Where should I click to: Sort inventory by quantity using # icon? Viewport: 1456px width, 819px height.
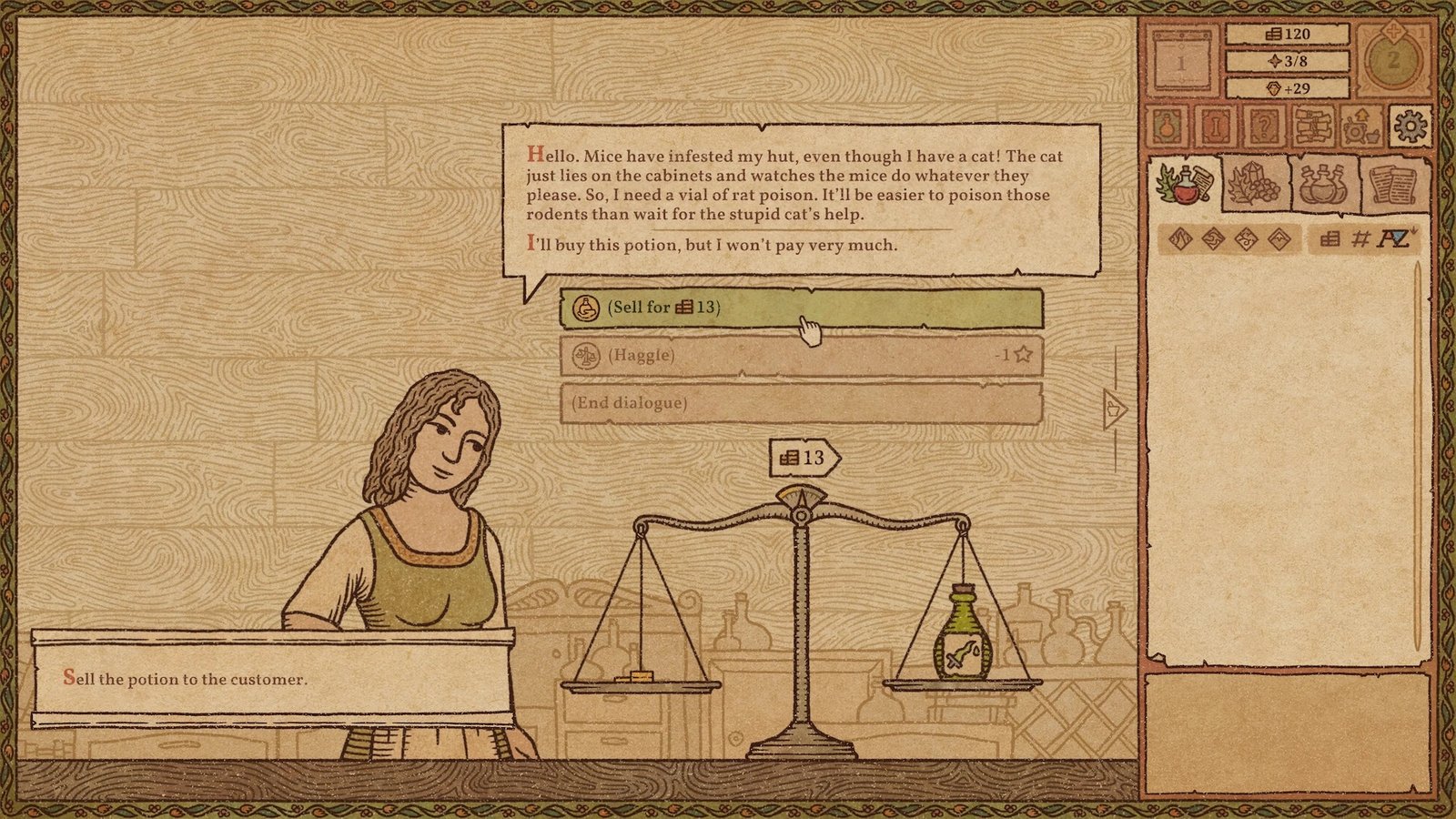point(1360,240)
